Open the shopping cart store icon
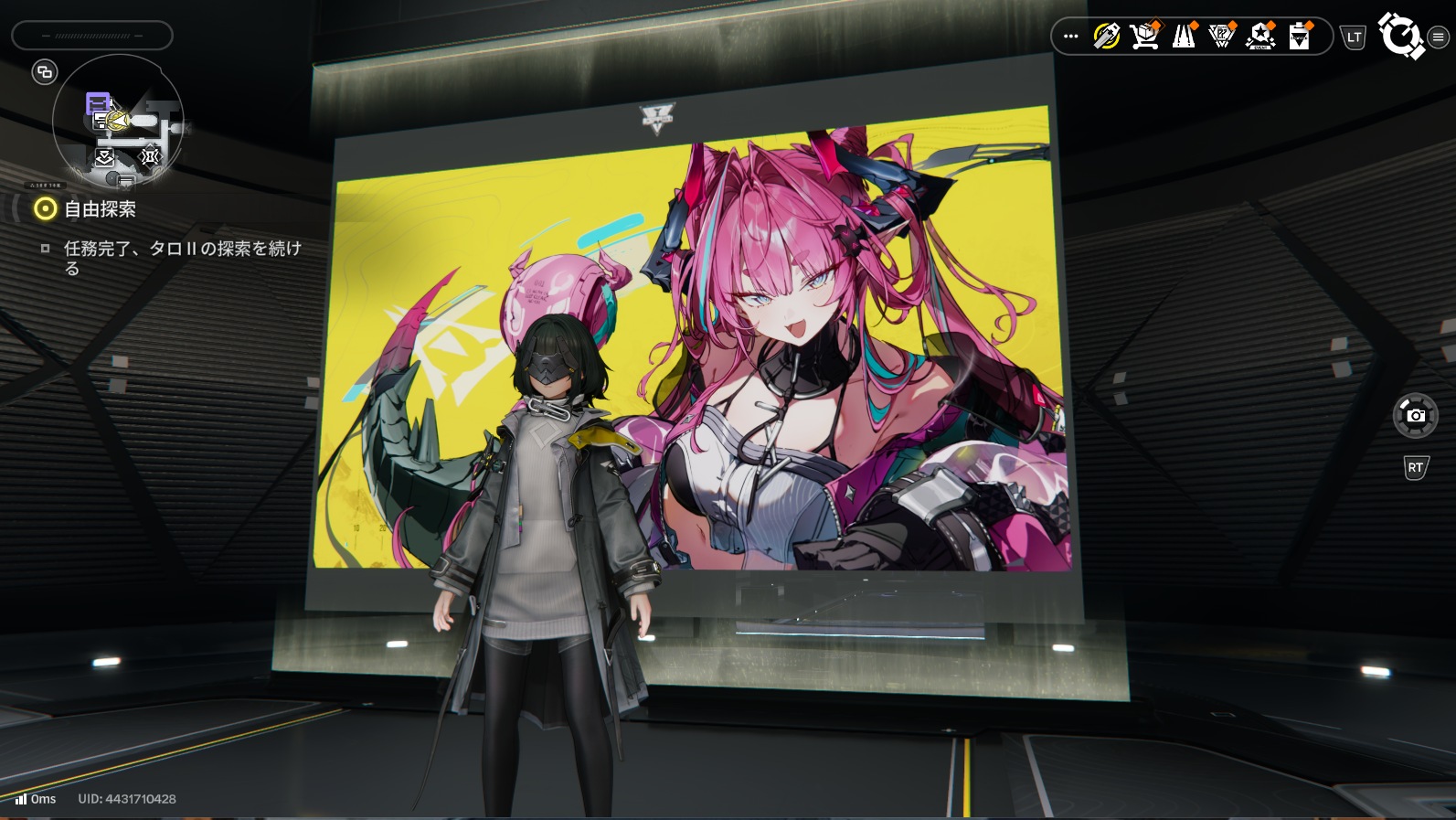 tap(1144, 37)
